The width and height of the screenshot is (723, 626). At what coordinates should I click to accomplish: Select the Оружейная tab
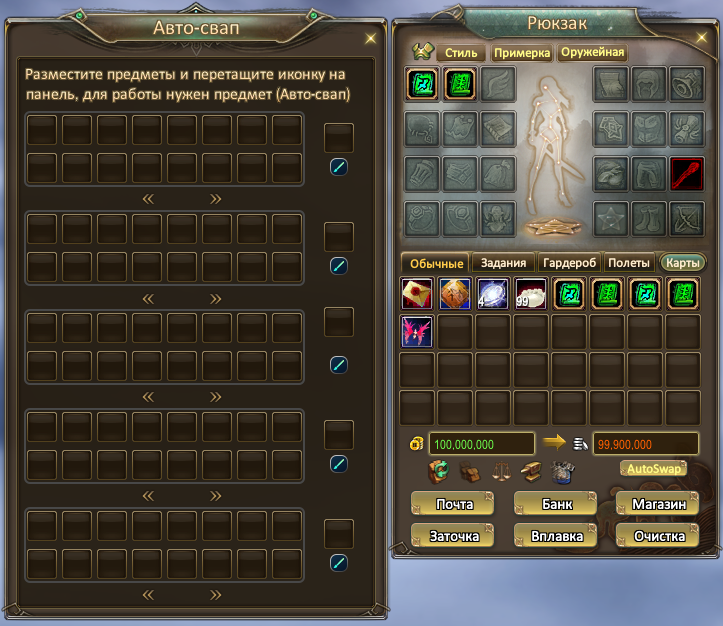tap(592, 52)
